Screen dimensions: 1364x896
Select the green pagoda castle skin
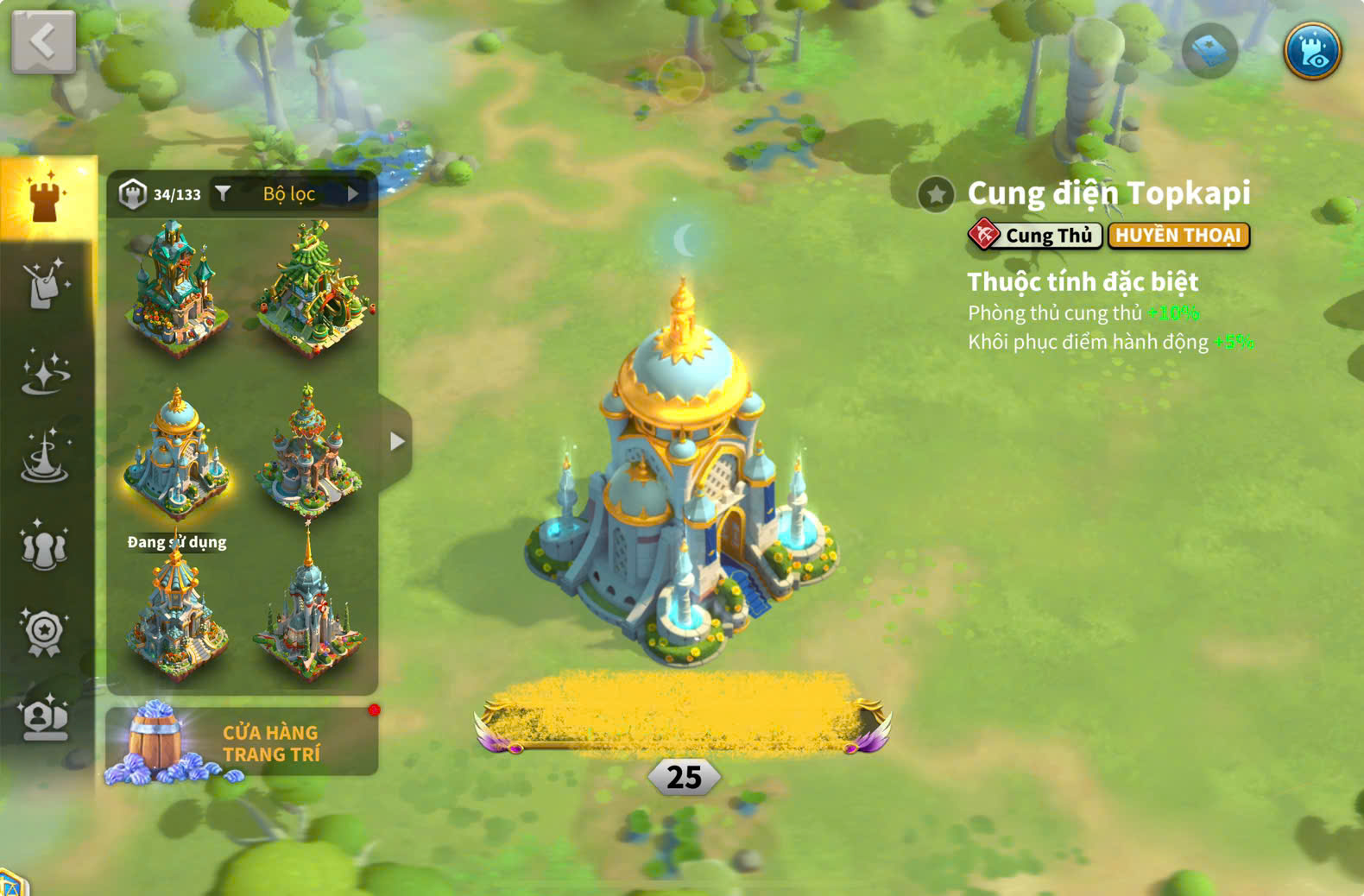pyautogui.click(x=313, y=287)
